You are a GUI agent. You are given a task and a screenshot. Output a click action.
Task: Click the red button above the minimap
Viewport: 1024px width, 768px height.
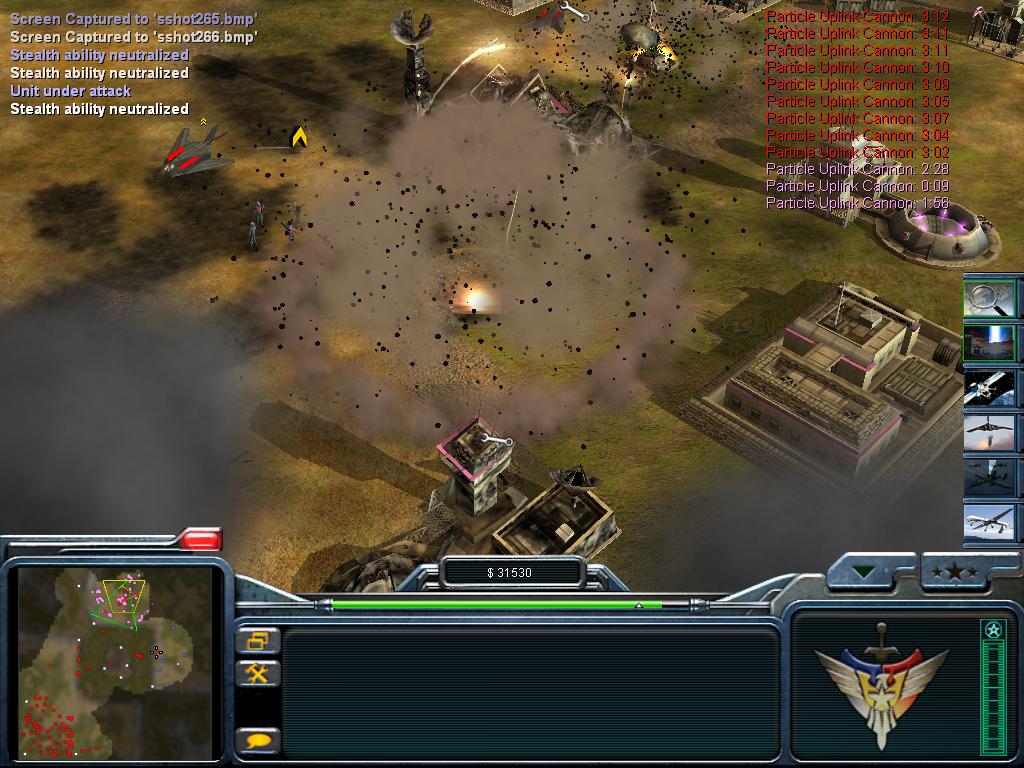201,540
